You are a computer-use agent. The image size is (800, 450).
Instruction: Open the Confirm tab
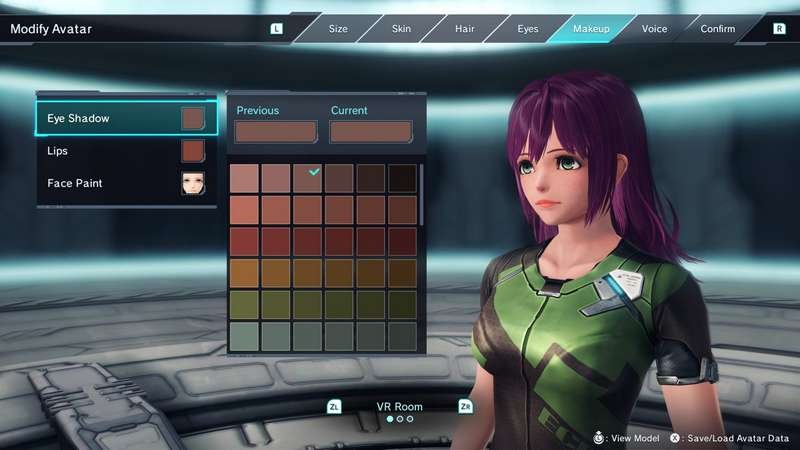(x=718, y=29)
